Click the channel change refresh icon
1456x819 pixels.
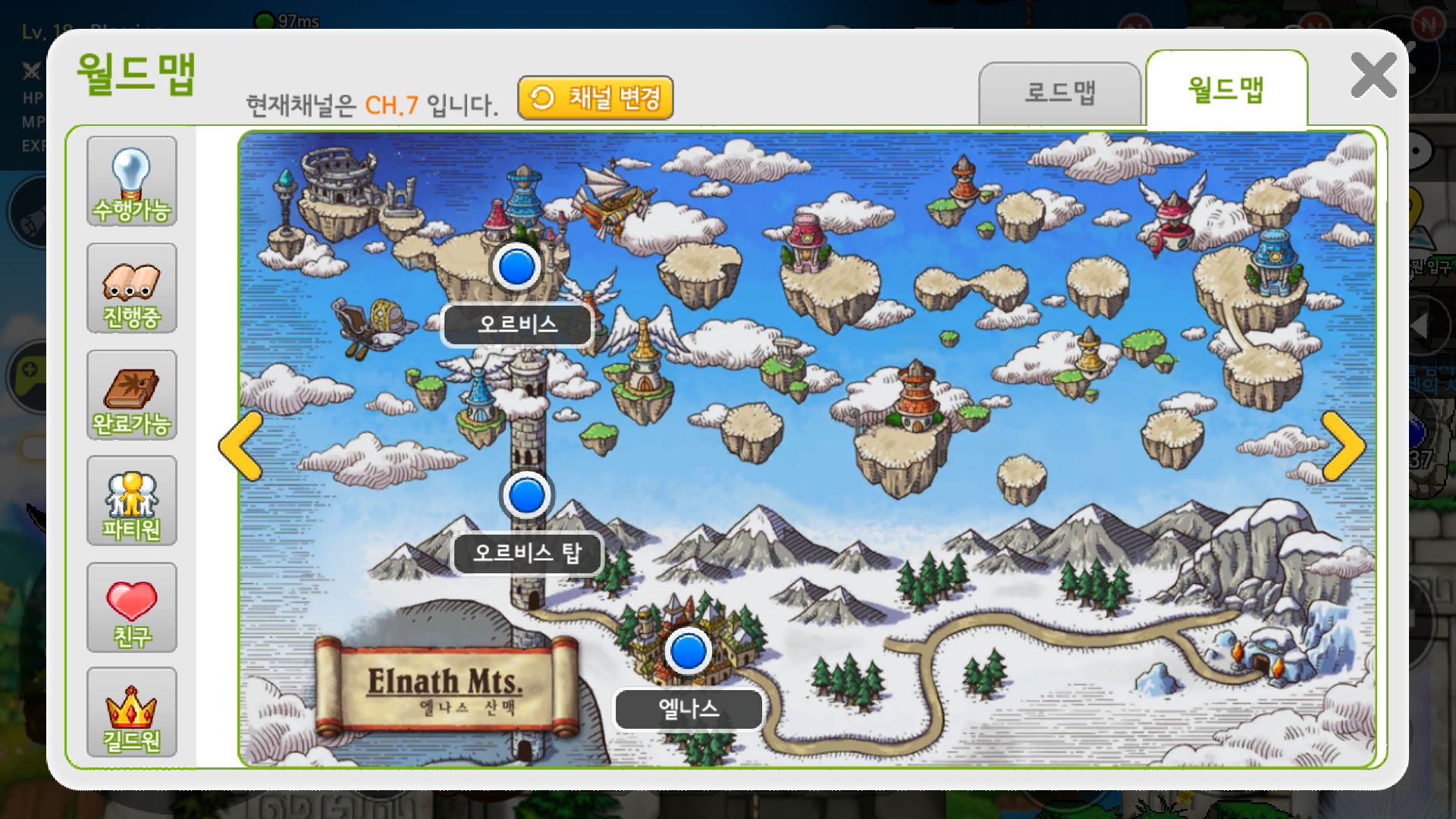coord(542,97)
